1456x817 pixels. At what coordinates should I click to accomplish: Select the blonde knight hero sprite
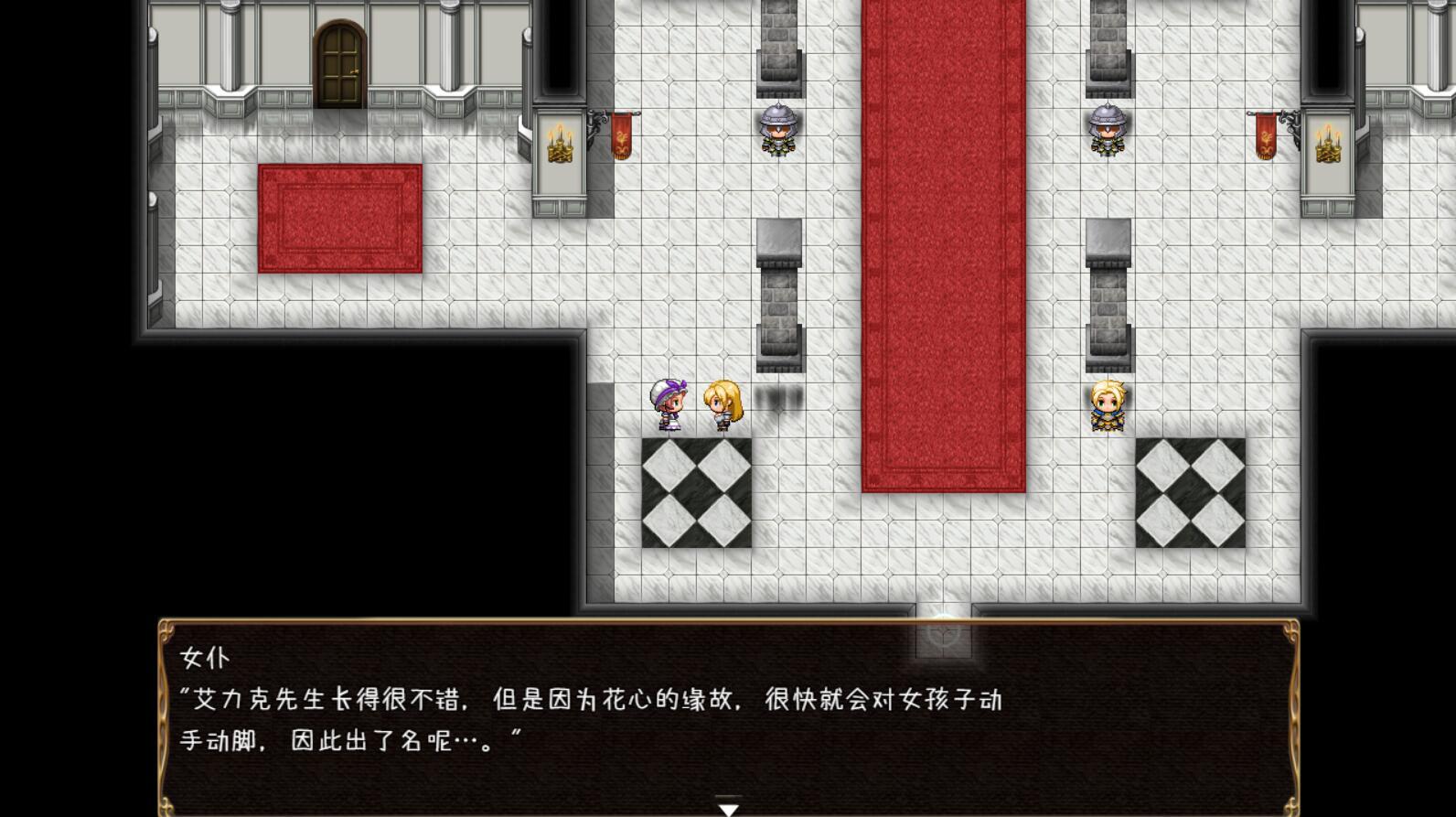click(x=1108, y=403)
